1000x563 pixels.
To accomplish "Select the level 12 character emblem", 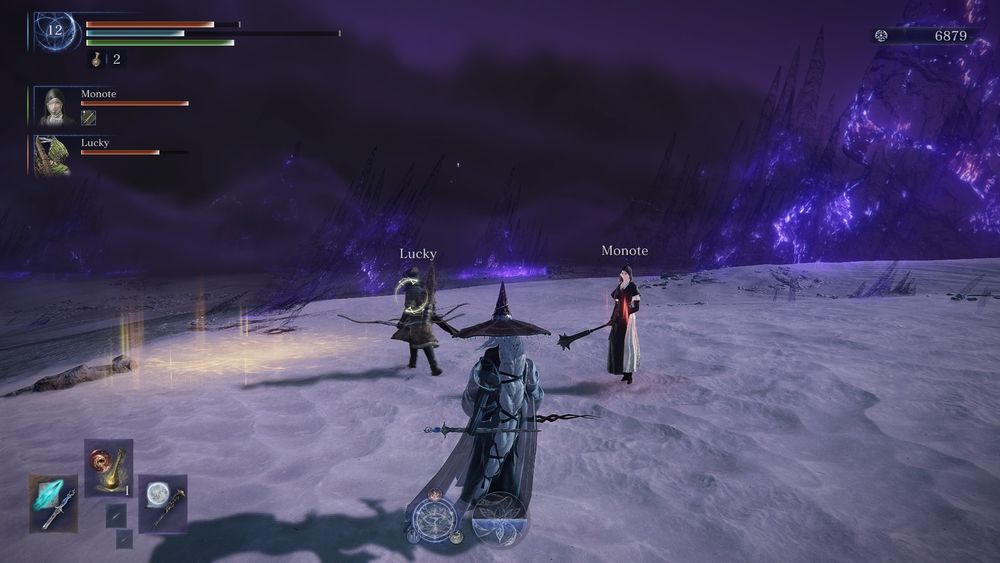I will (55, 30).
